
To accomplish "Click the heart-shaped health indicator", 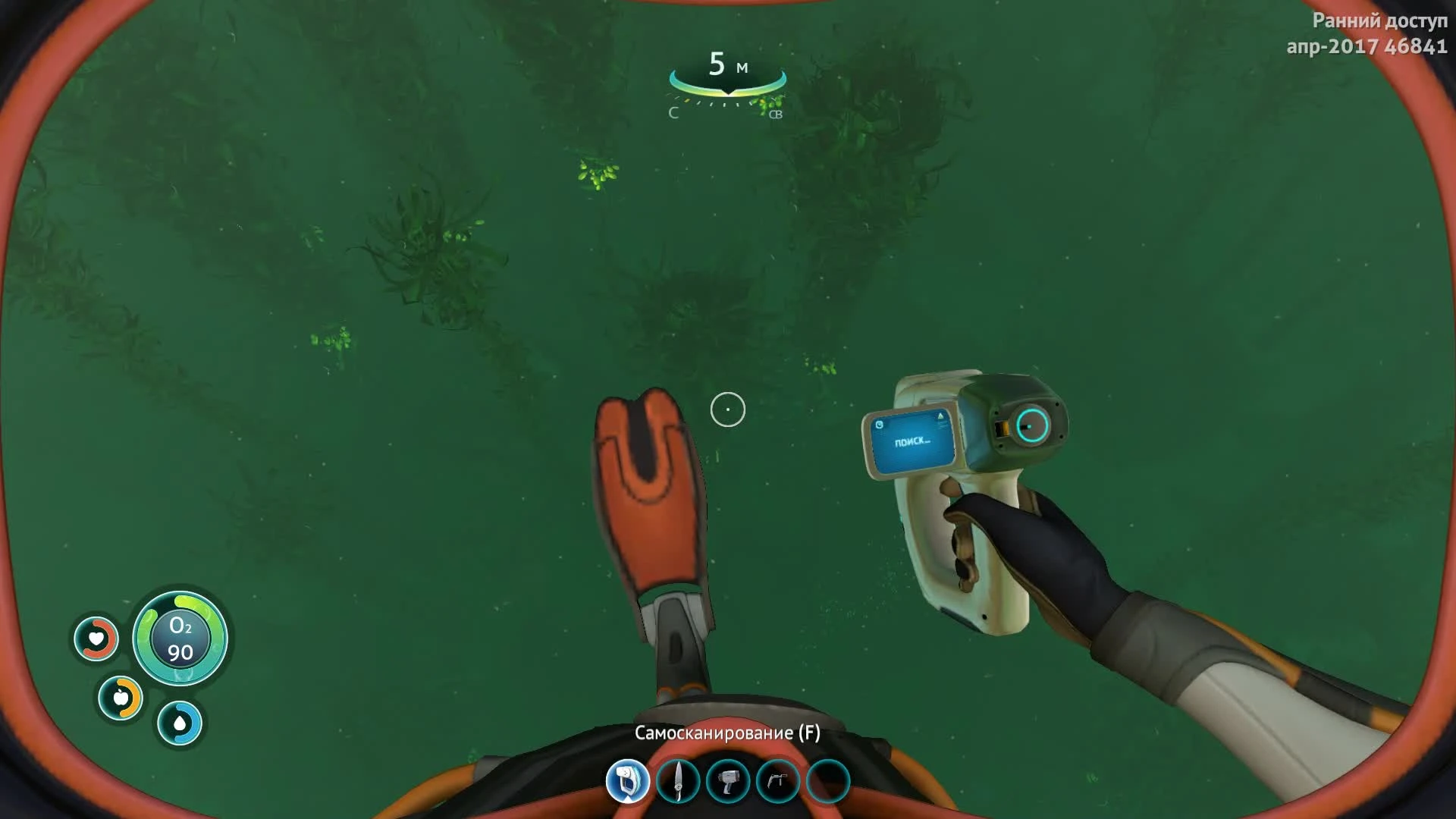I will [x=97, y=639].
